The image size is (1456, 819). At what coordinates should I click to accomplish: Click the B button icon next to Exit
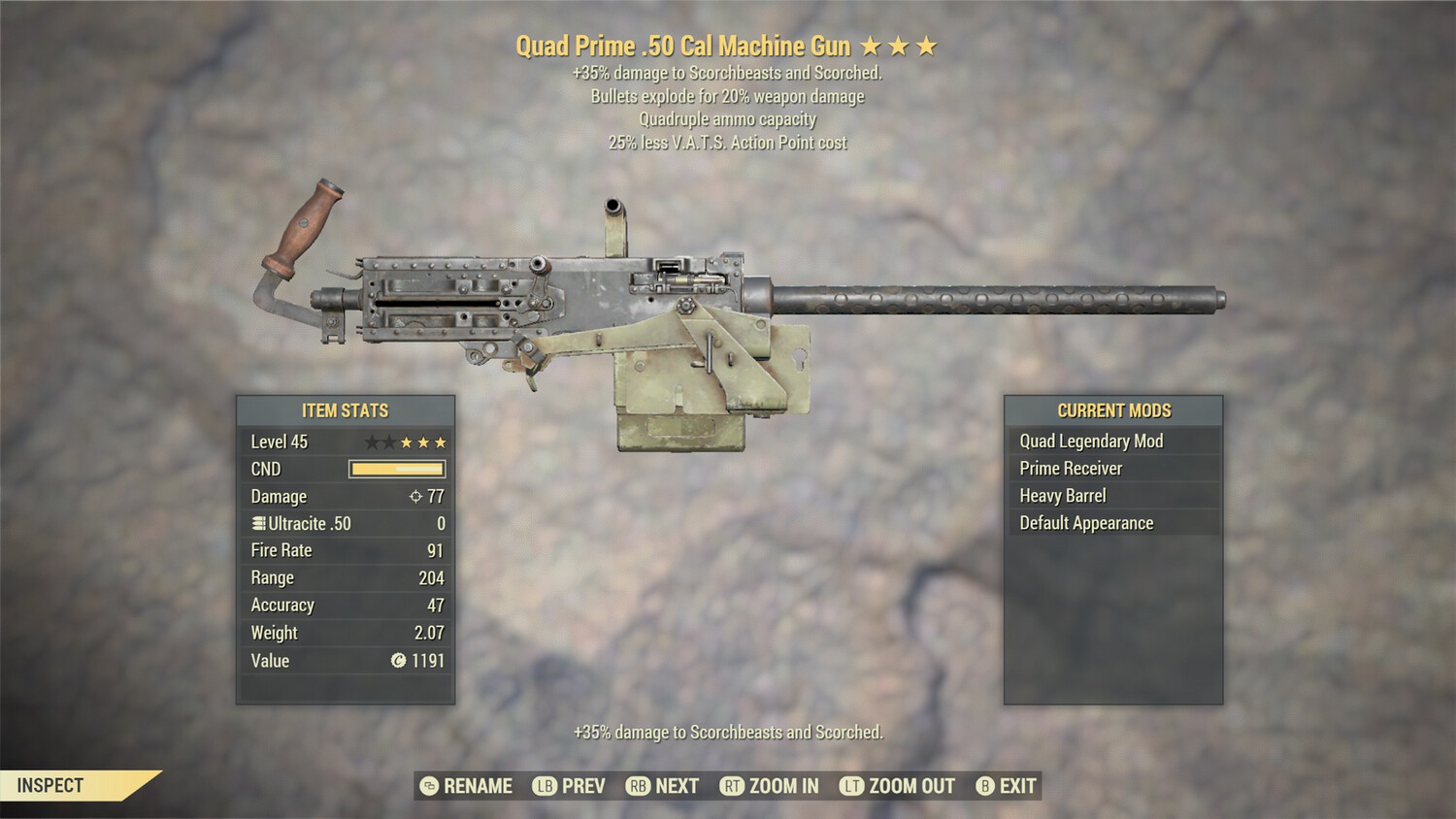[984, 786]
